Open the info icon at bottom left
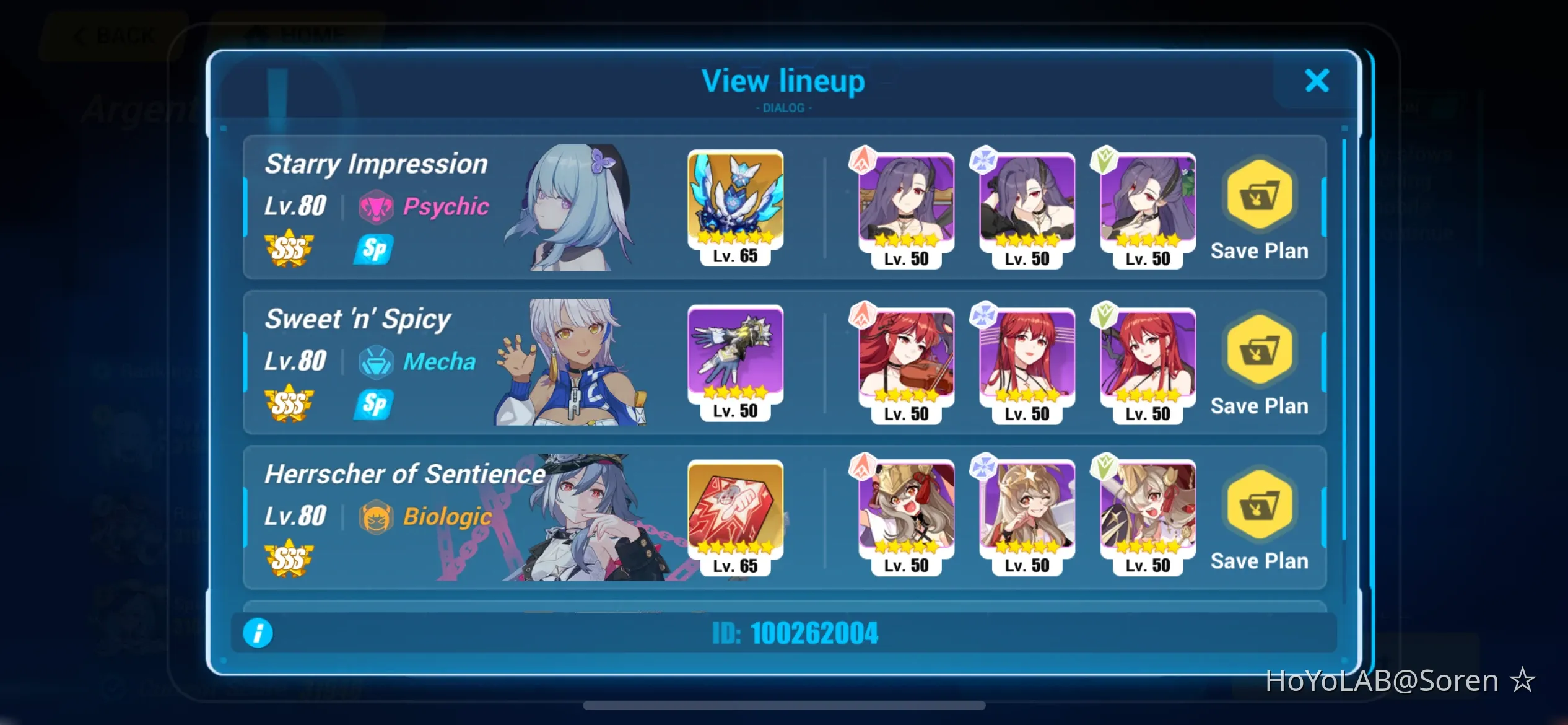This screenshot has height=725, width=1568. [x=259, y=633]
